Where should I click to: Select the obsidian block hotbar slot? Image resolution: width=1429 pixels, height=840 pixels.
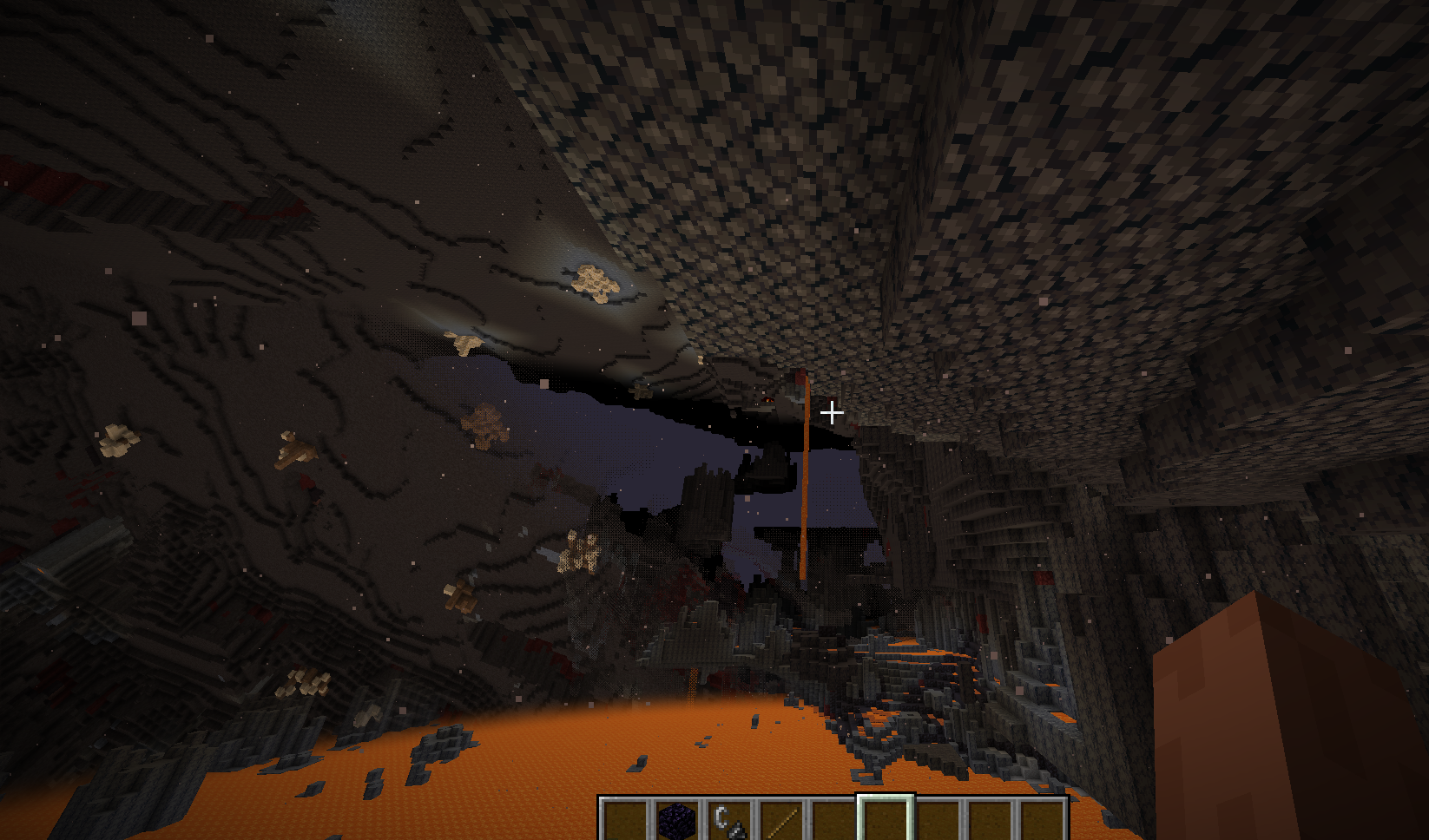coord(676,821)
